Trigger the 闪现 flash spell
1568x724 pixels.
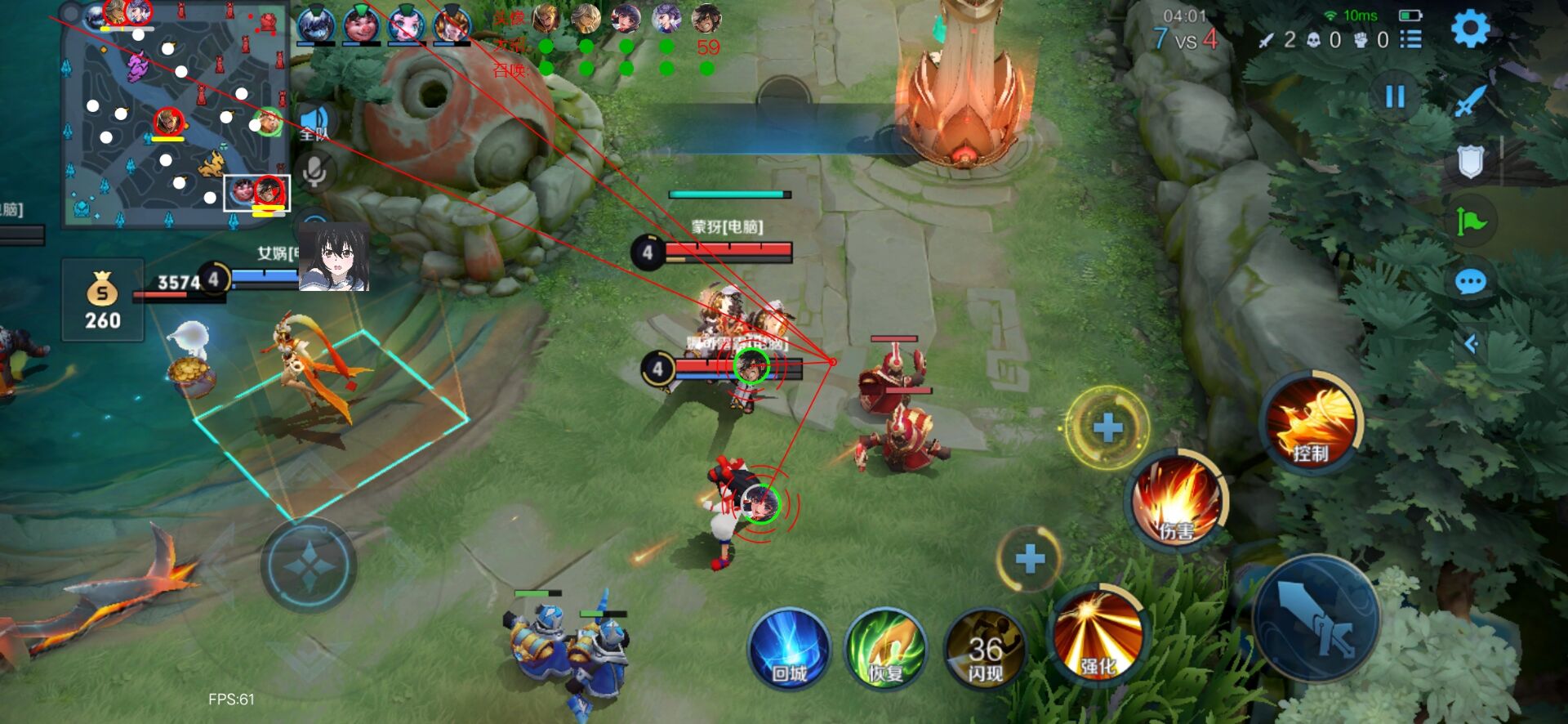(985, 648)
